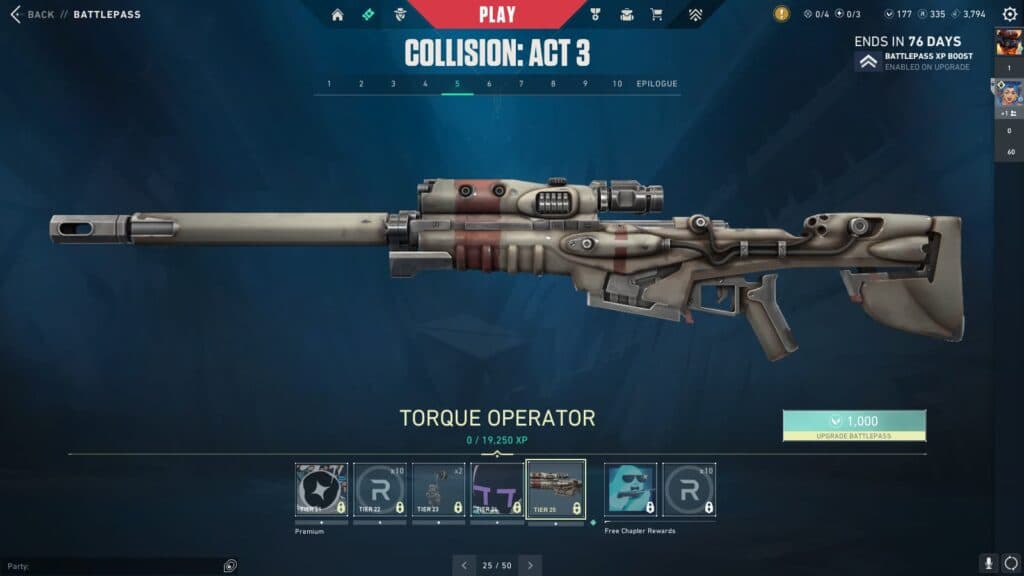This screenshot has height=576, width=1024.
Task: Go to the next reward tier
Action: [x=530, y=565]
